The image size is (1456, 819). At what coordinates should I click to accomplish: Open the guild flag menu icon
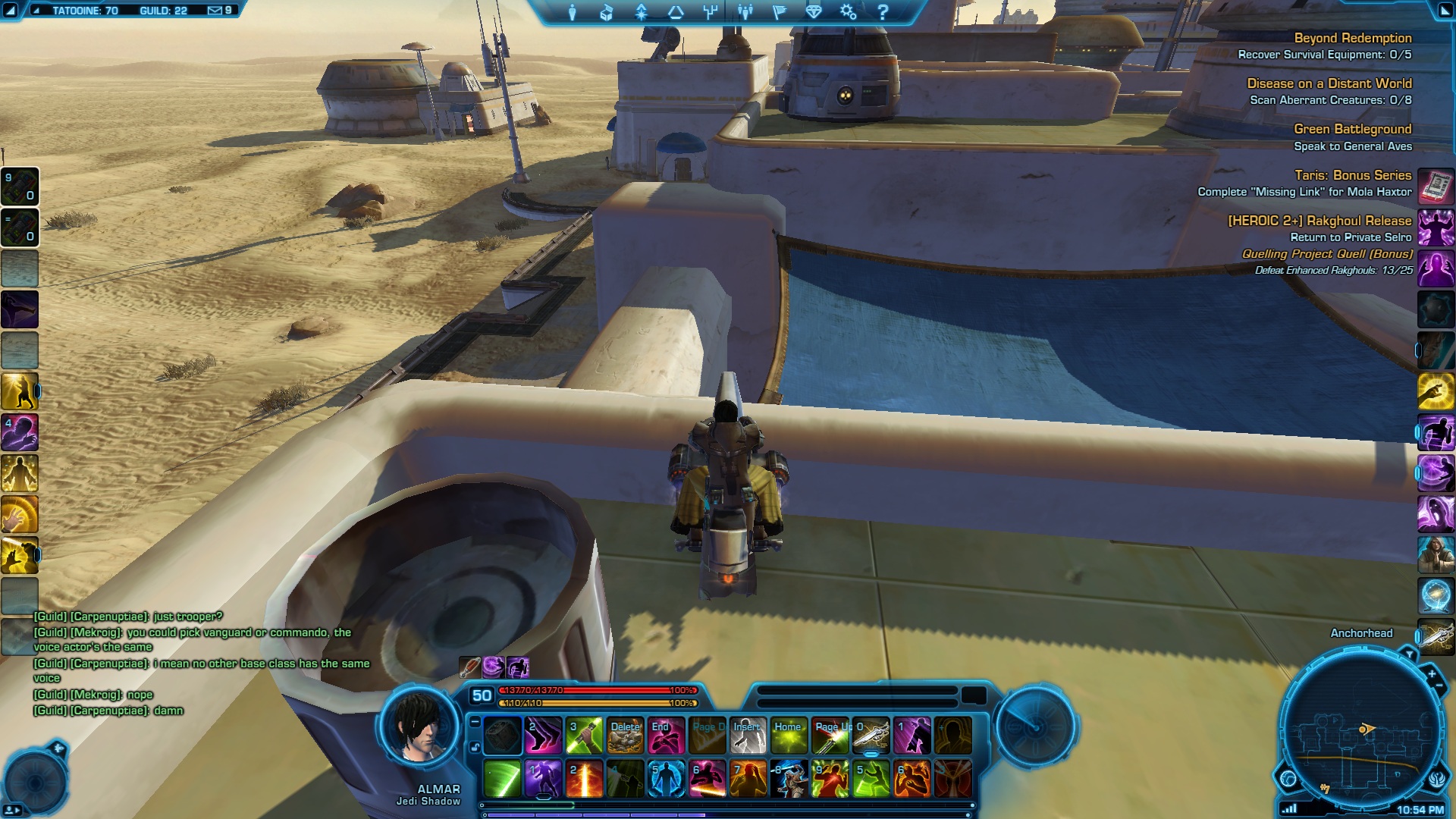coord(779,12)
